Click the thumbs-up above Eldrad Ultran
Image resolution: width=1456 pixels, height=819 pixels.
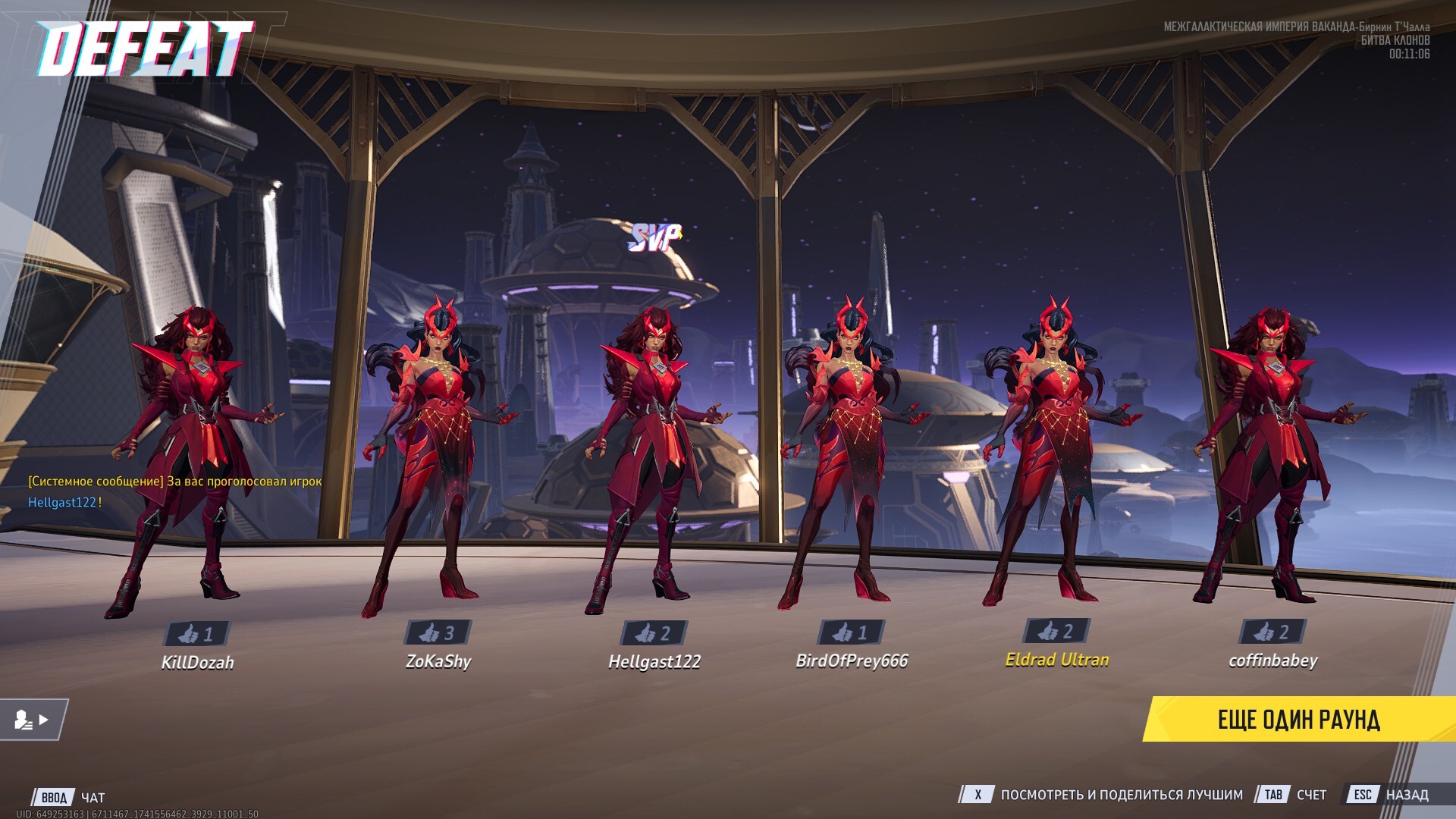point(1056,630)
